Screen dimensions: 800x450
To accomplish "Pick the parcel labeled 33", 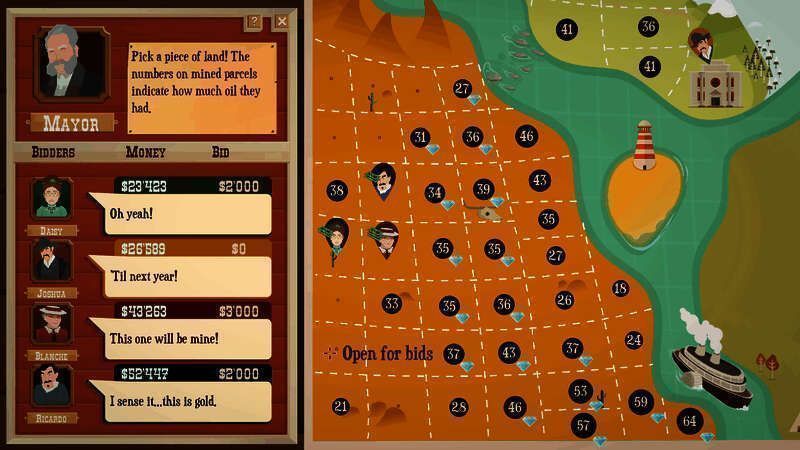I will coord(391,303).
